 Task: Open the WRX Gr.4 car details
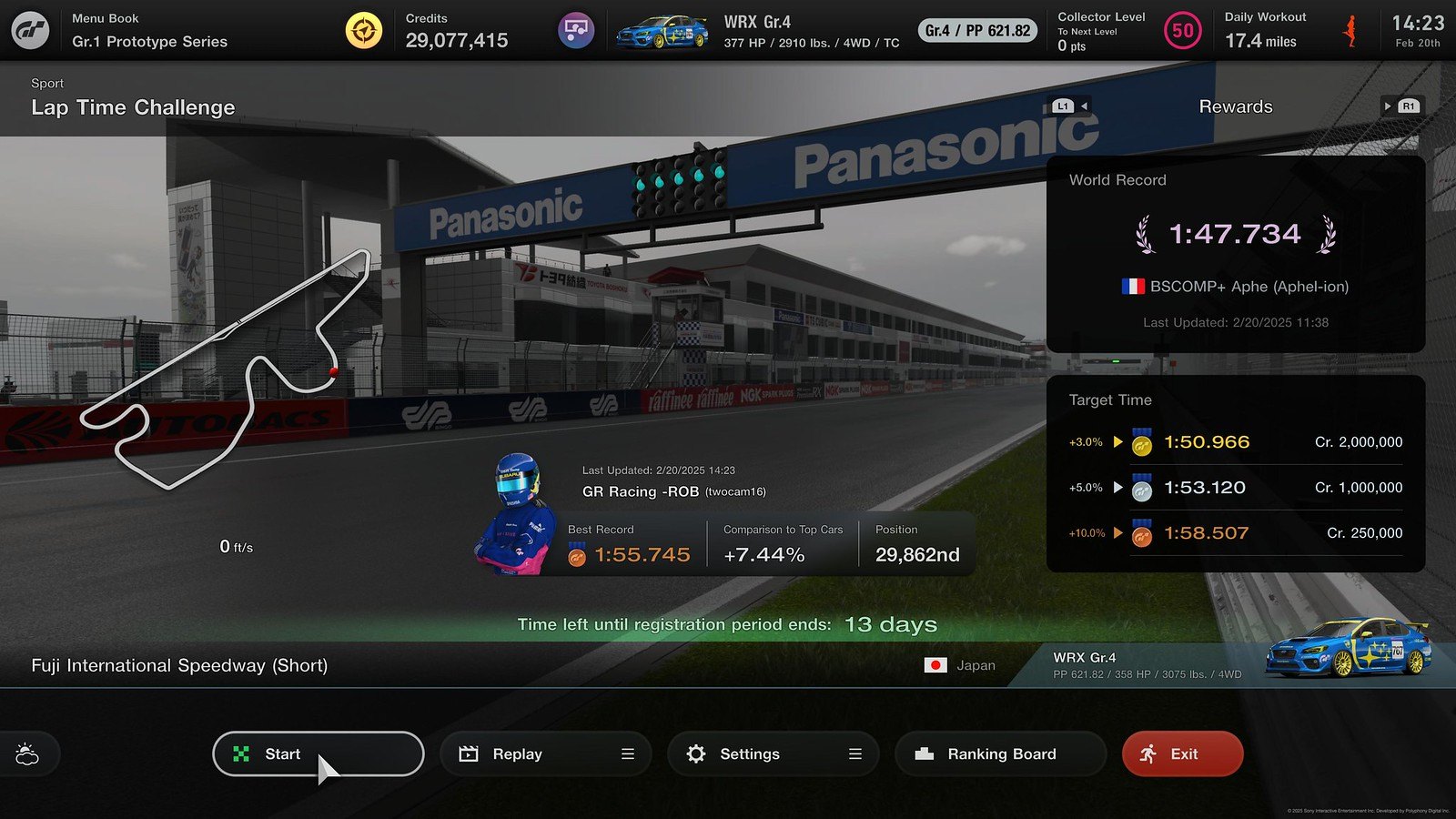pyautogui.click(x=755, y=31)
